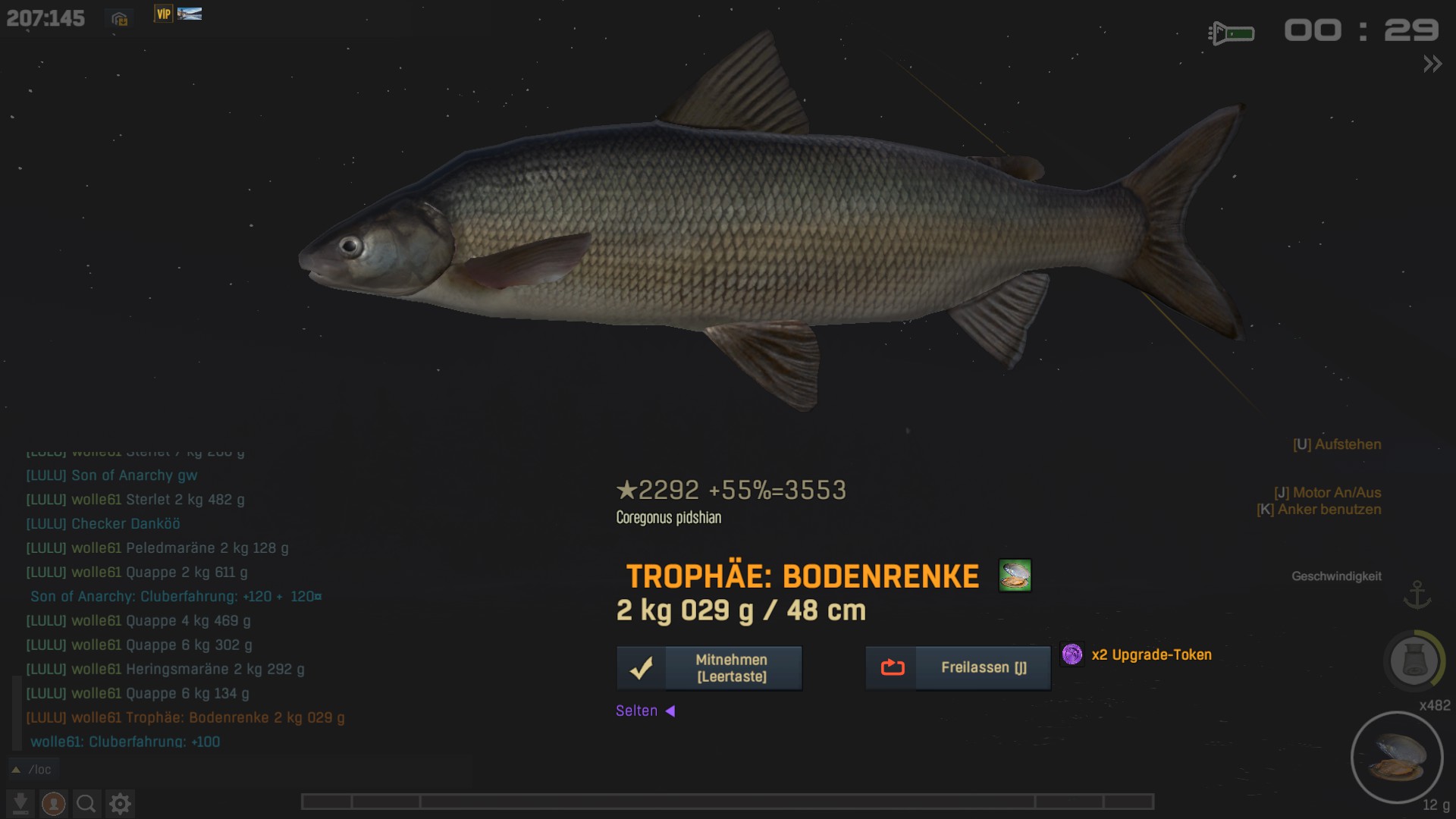Click the mussel bait icon beside the trophy name
The width and height of the screenshot is (1456, 819).
tap(1015, 576)
